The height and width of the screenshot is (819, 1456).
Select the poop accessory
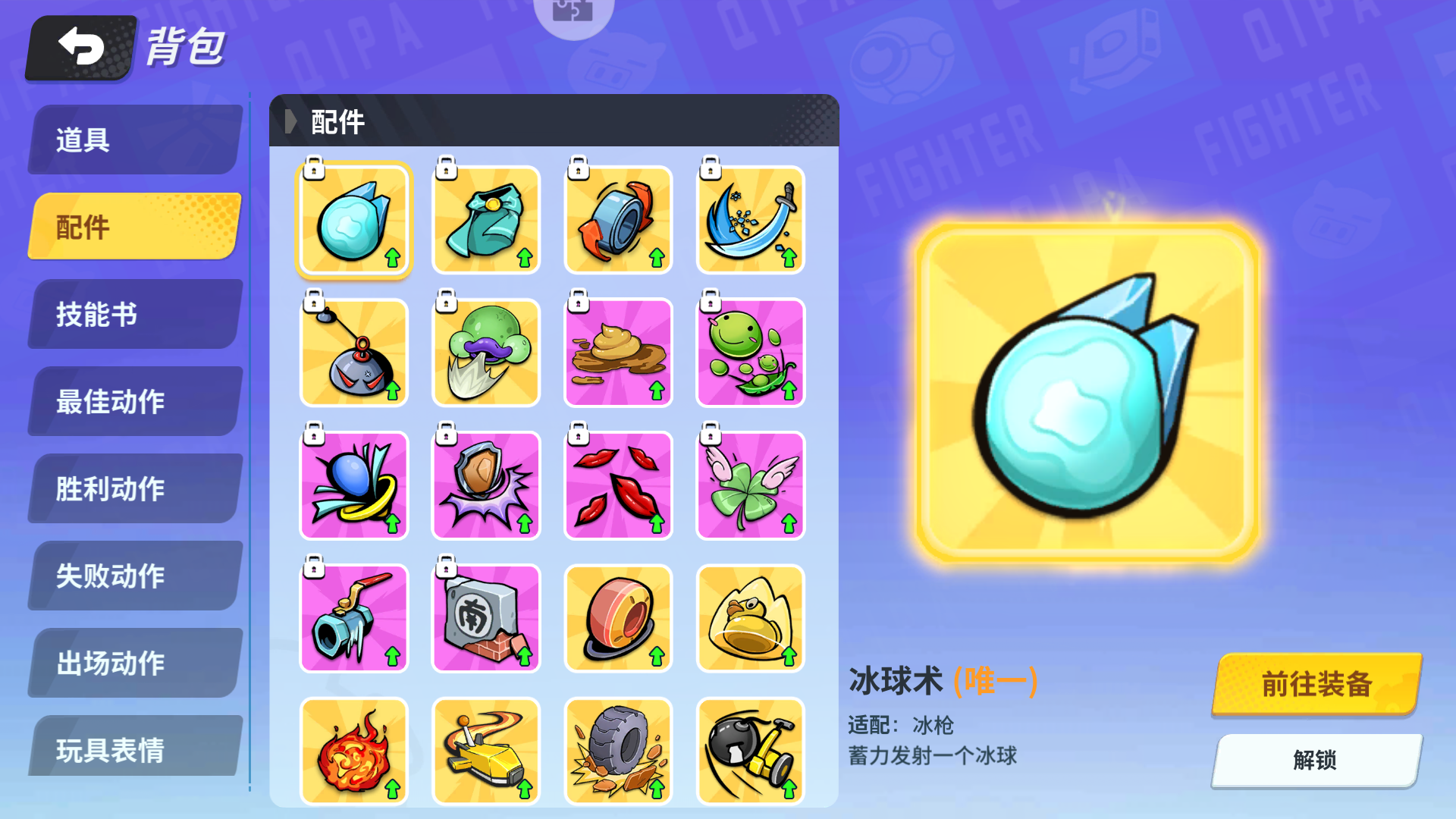tap(618, 352)
